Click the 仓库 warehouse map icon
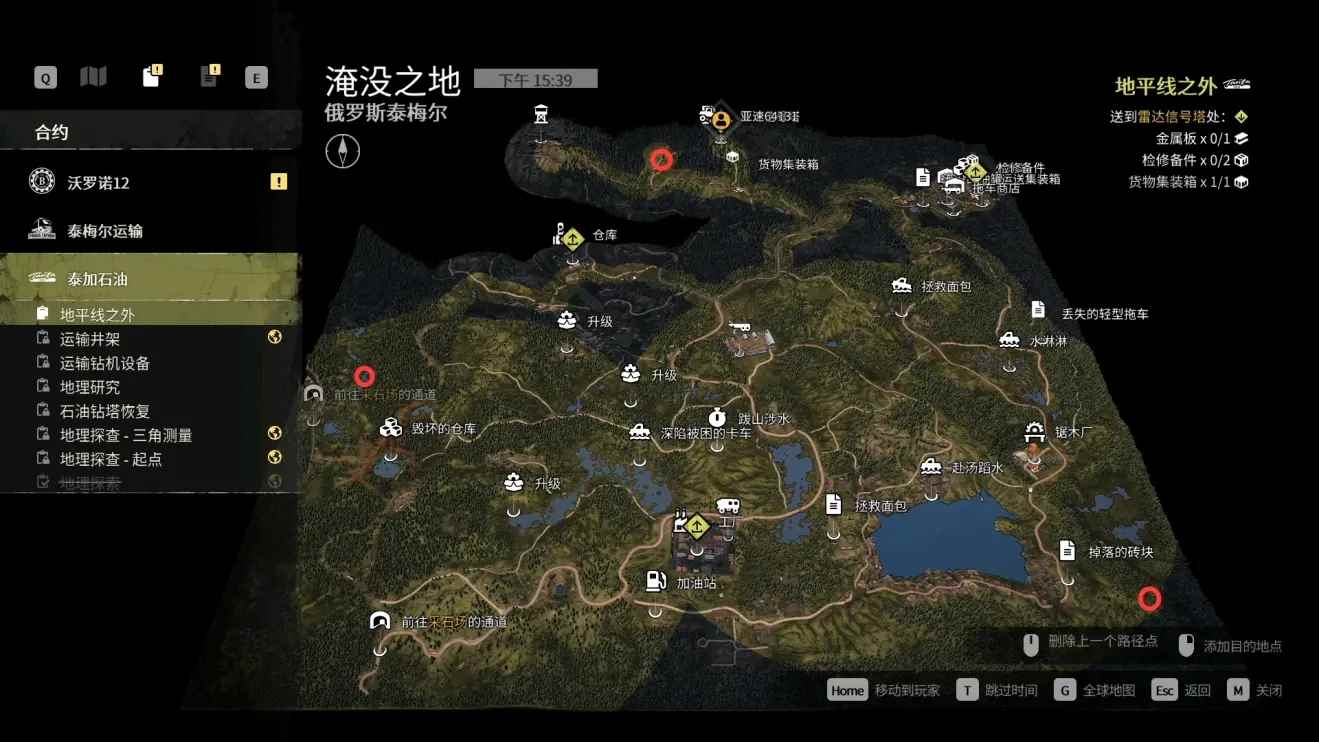Viewport: 1319px width, 742px height. pos(570,239)
